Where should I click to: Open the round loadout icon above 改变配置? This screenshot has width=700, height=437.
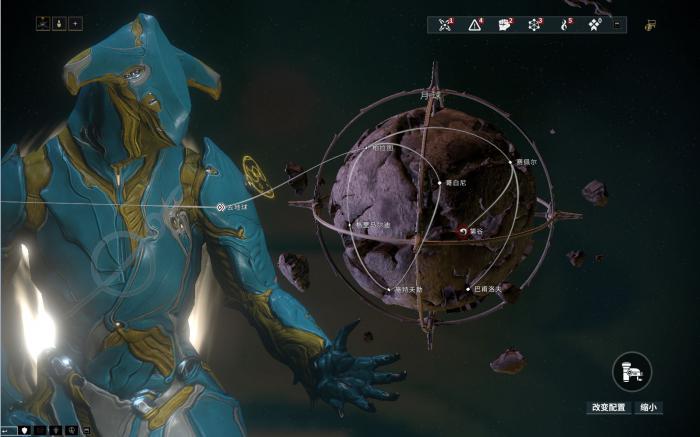click(631, 371)
